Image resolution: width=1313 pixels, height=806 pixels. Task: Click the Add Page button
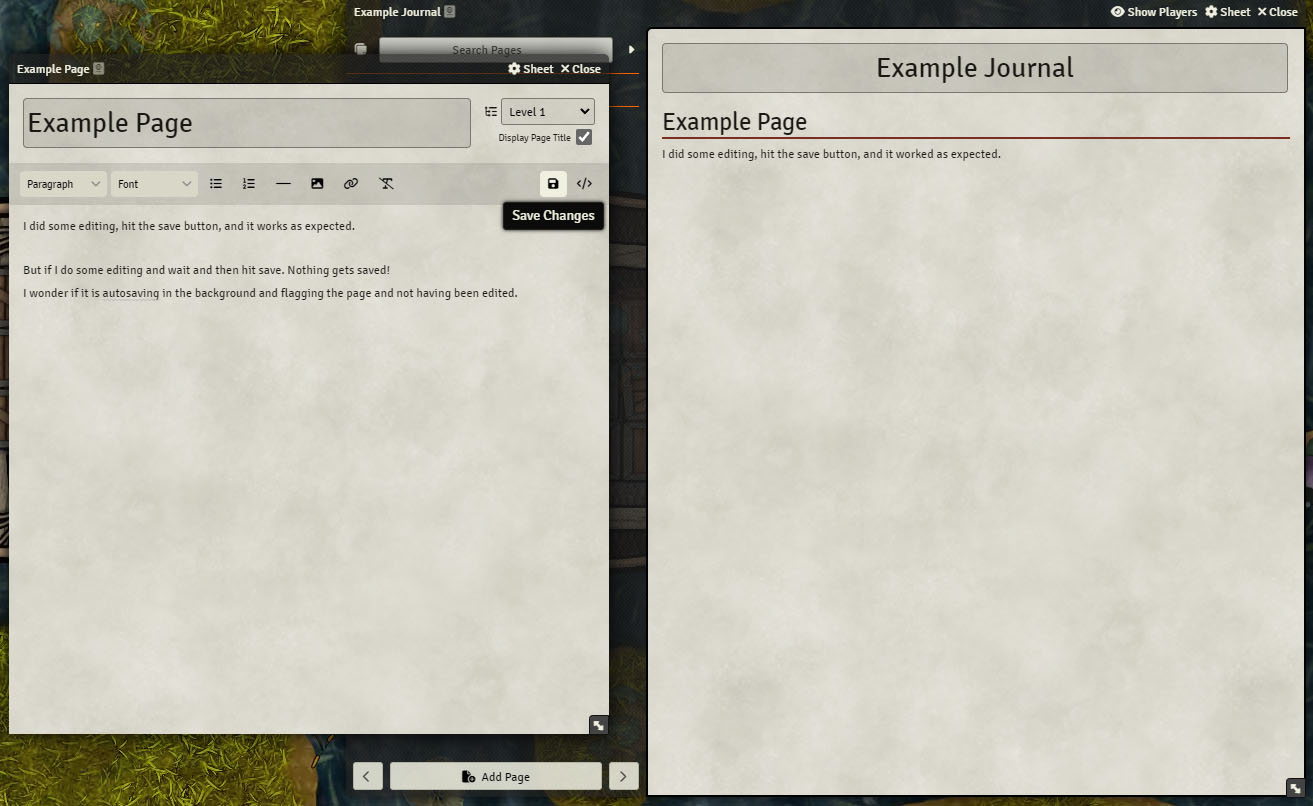point(495,776)
